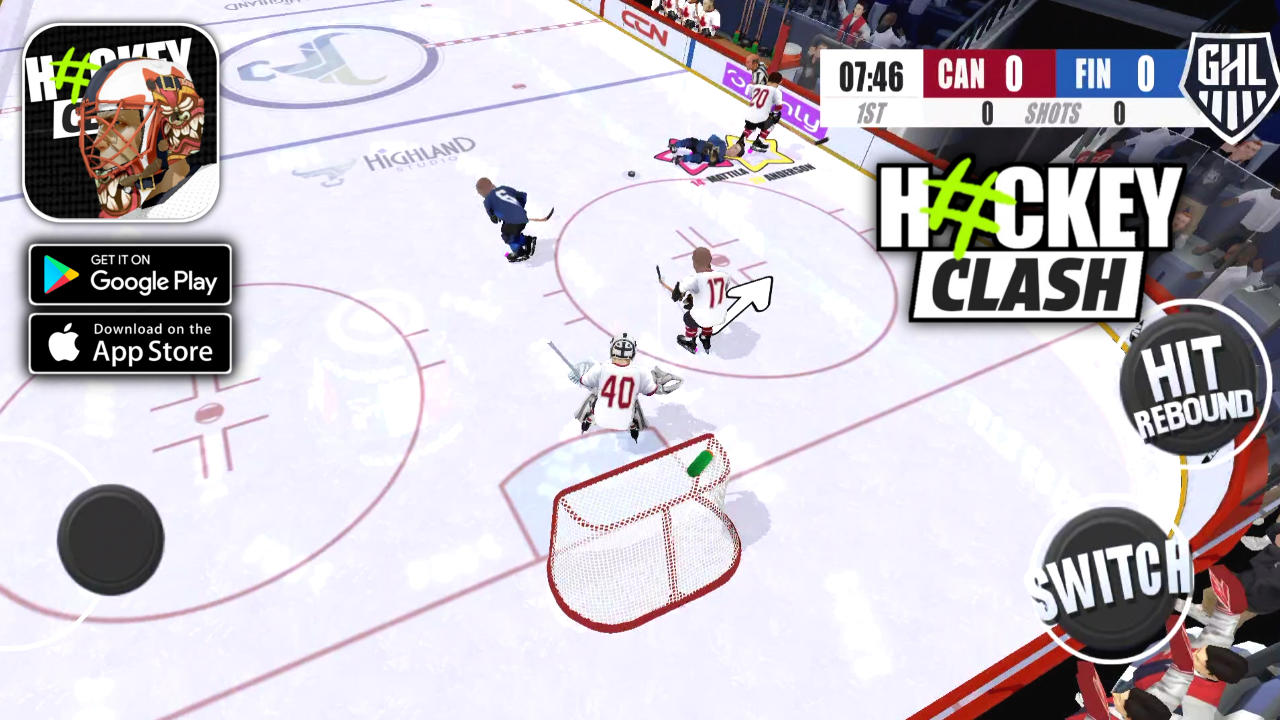Click the Download on the App Store badge
The height and width of the screenshot is (720, 1280).
pyautogui.click(x=130, y=343)
